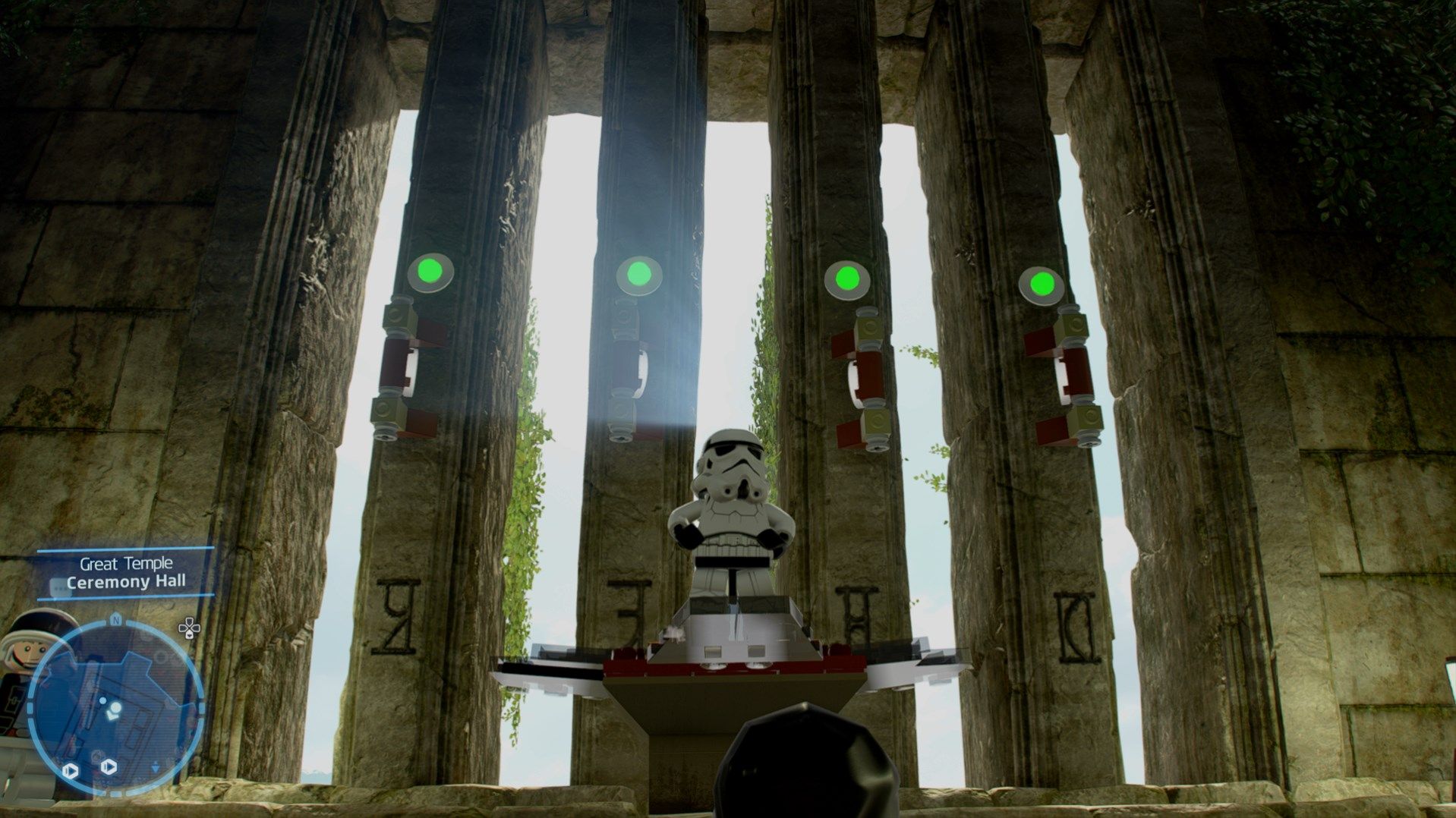Click the dotted indicator above minimap circle
The width and height of the screenshot is (1456, 818).
(x=57, y=587)
